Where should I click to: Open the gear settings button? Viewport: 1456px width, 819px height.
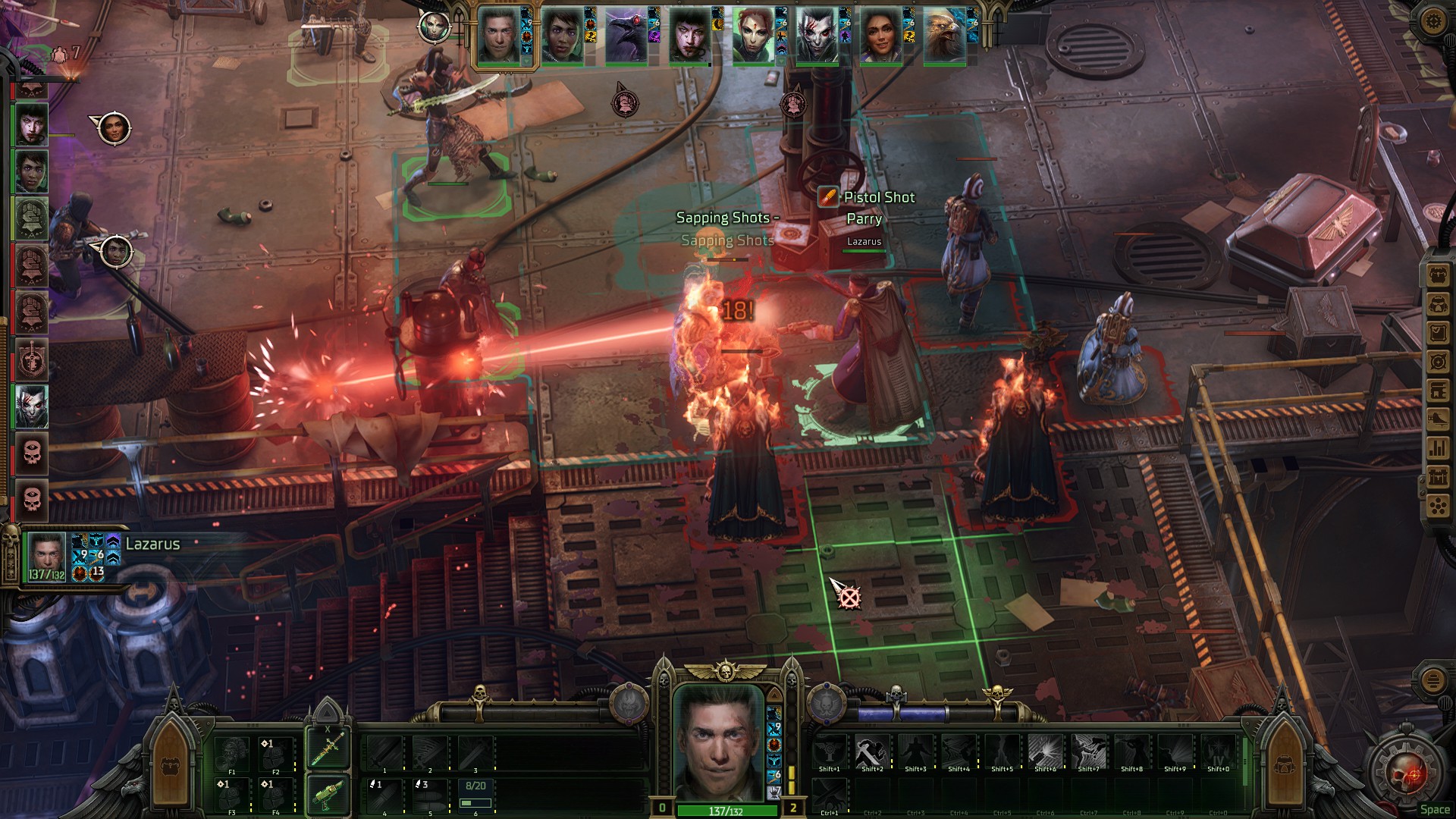pyautogui.click(x=1432, y=20)
